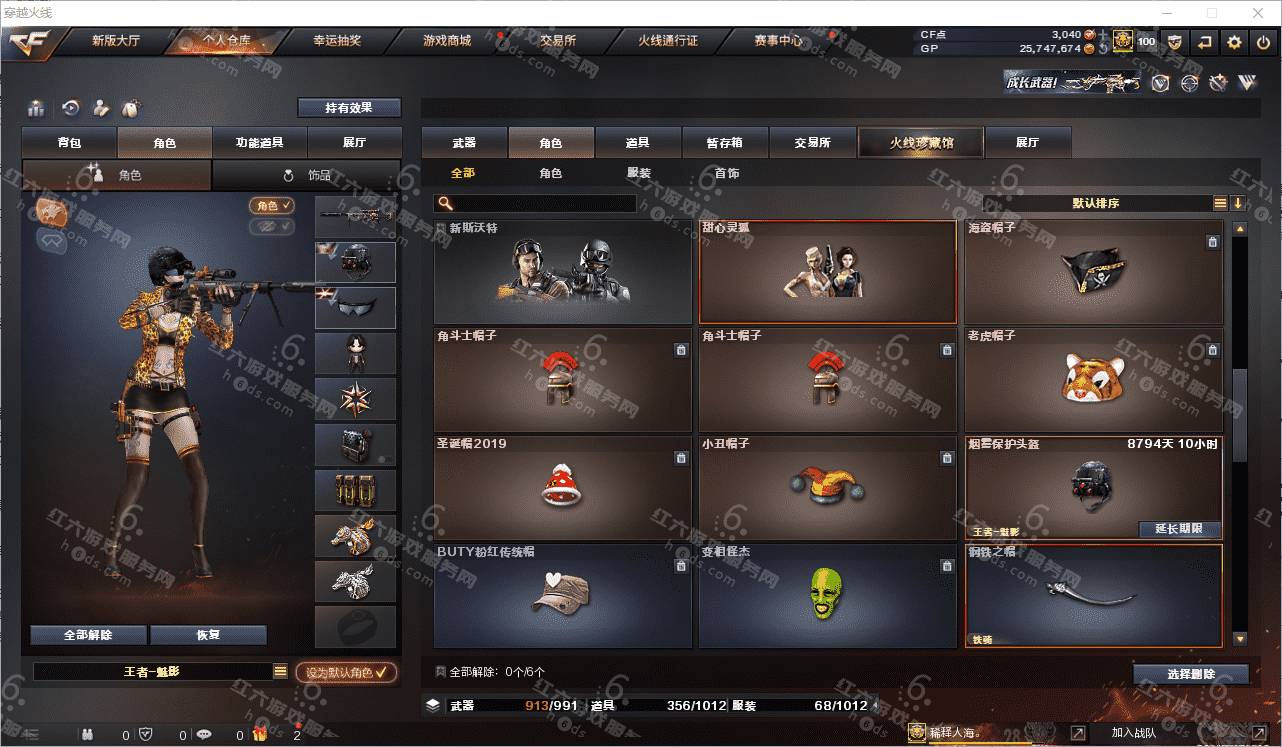Click the 持有效果 button

point(348,108)
